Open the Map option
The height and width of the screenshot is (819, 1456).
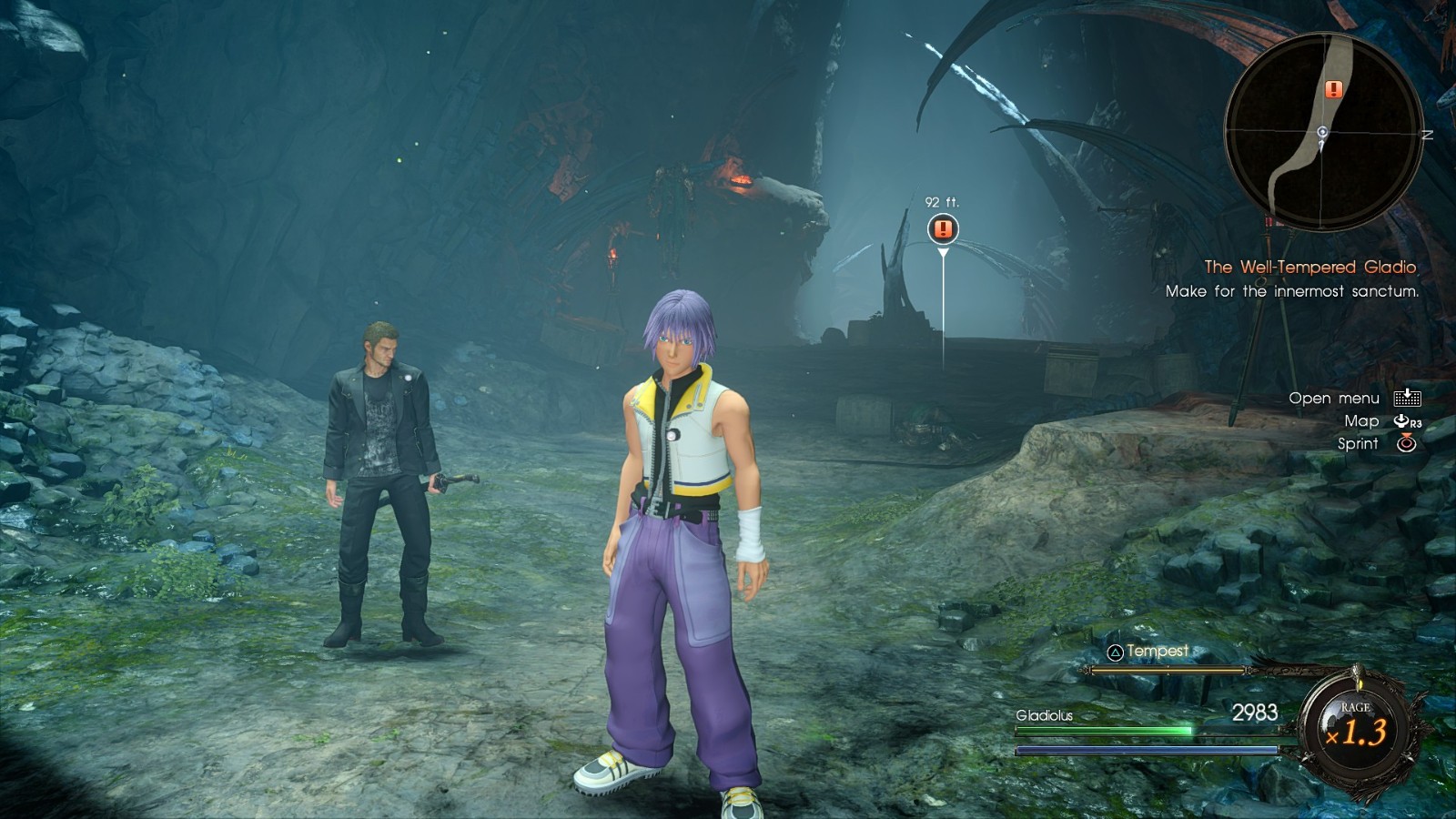click(x=1361, y=421)
